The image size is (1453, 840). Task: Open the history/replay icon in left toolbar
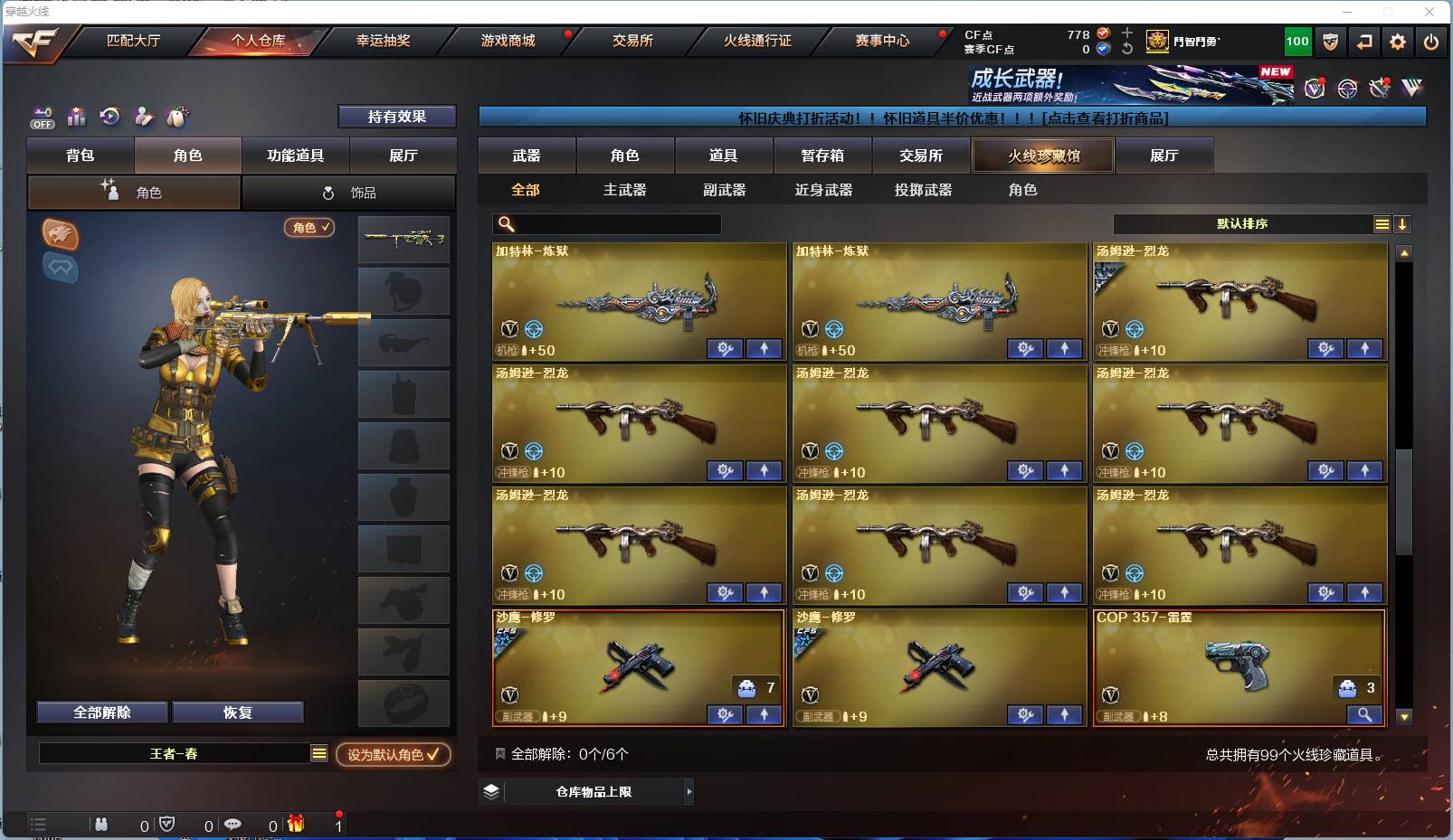[109, 117]
